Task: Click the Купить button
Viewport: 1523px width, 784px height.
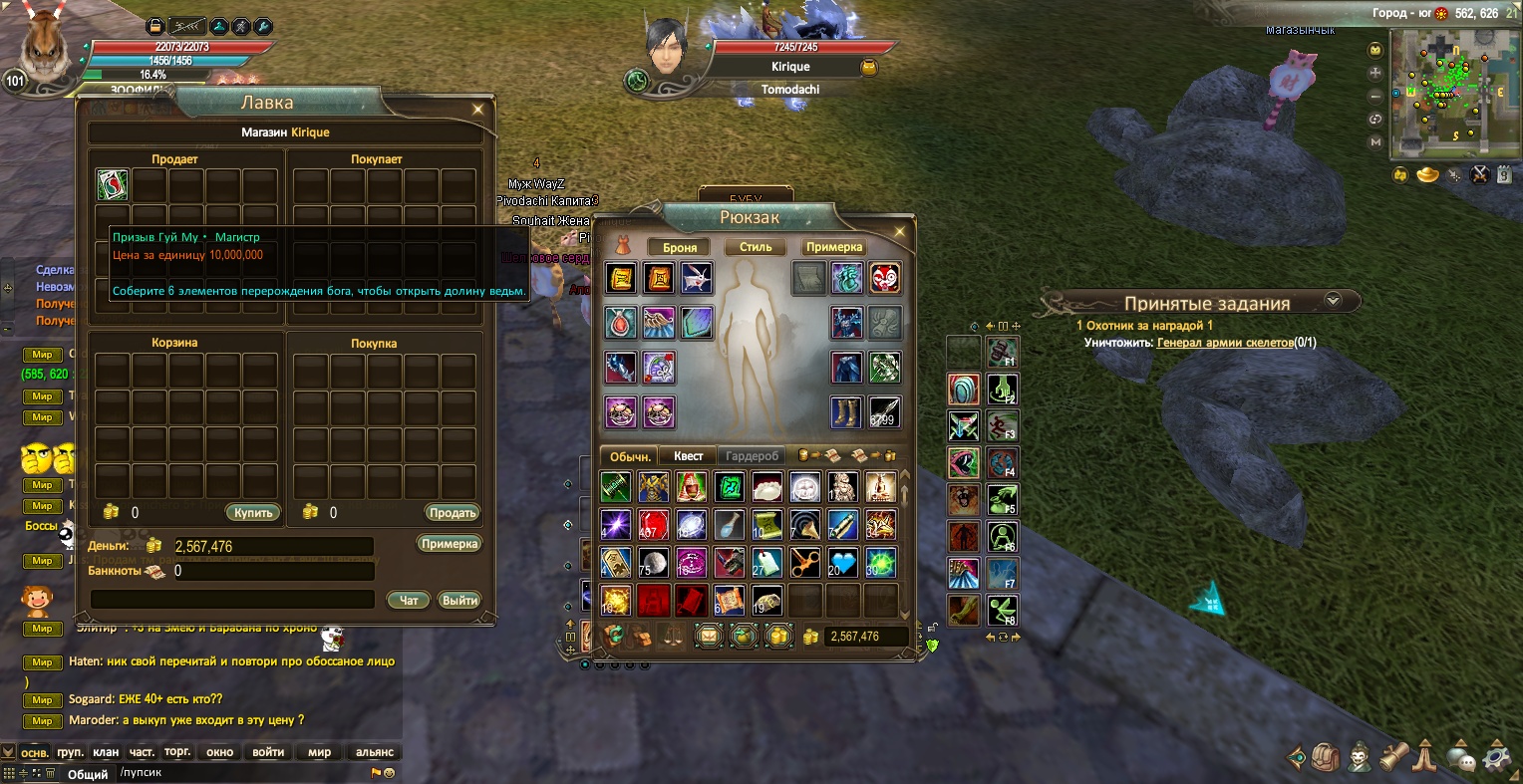Action: (253, 513)
